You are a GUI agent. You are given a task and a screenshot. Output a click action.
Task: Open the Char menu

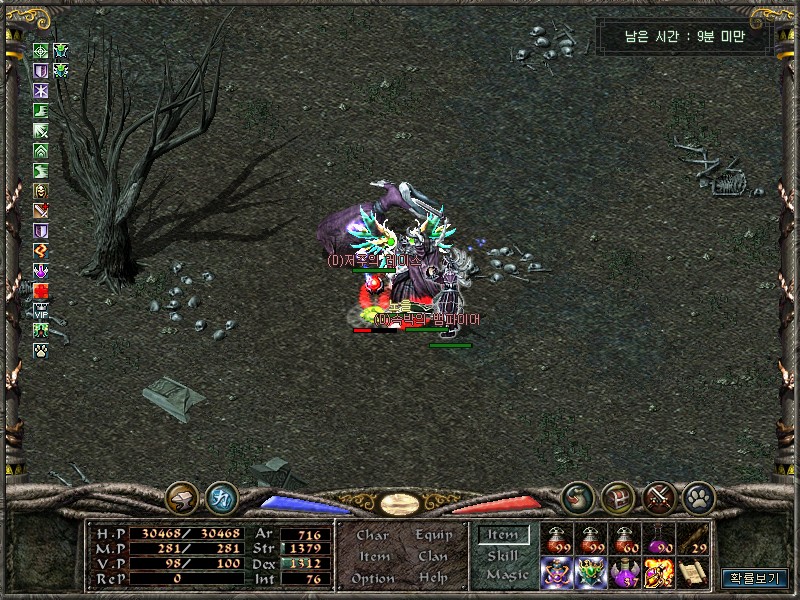(372, 535)
